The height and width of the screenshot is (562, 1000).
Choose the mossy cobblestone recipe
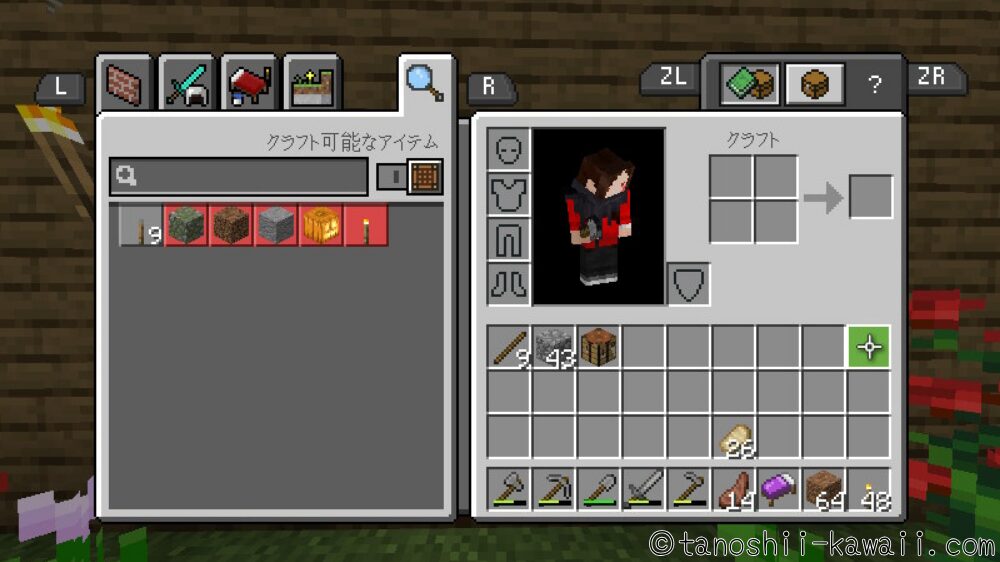pyautogui.click(x=185, y=227)
